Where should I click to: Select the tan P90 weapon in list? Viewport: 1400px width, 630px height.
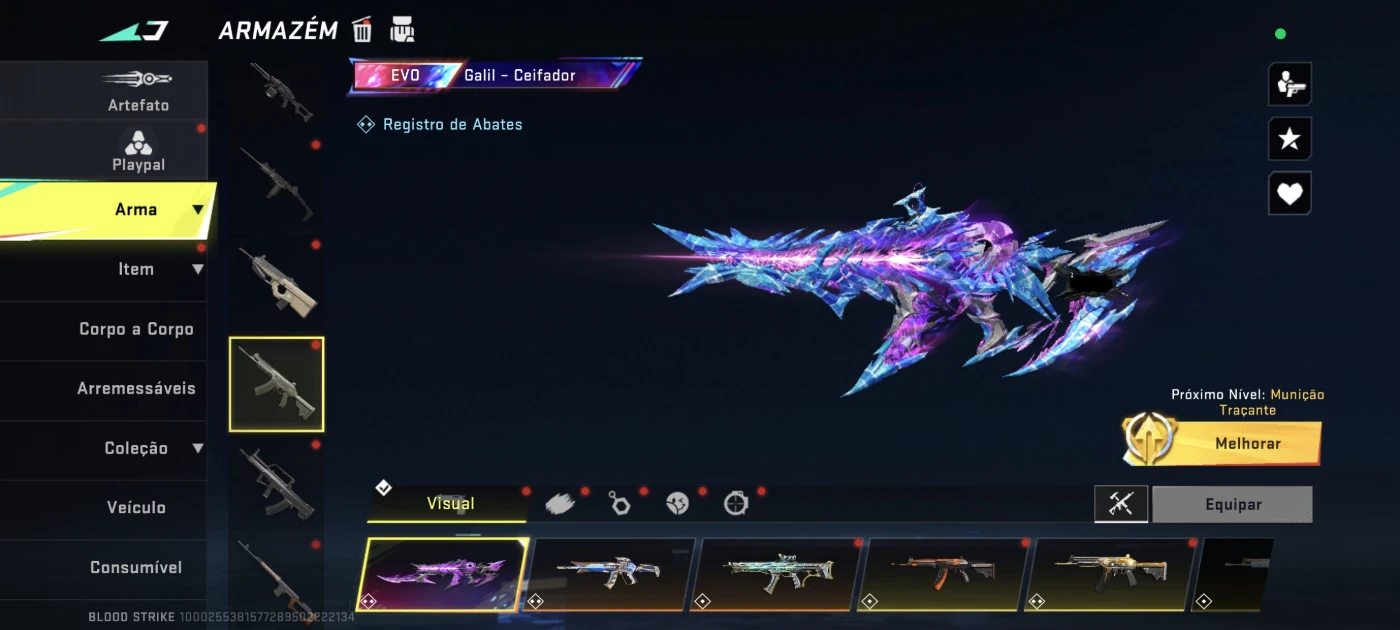click(277, 282)
